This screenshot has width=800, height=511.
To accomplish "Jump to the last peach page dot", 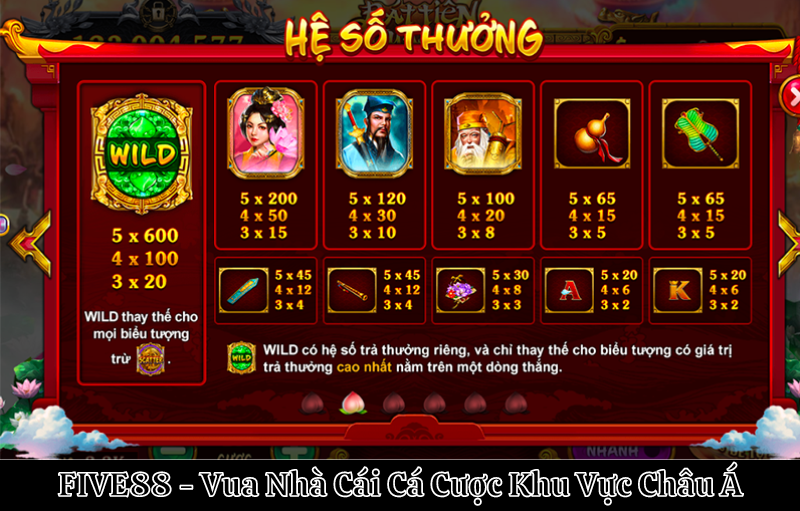I will click(516, 403).
